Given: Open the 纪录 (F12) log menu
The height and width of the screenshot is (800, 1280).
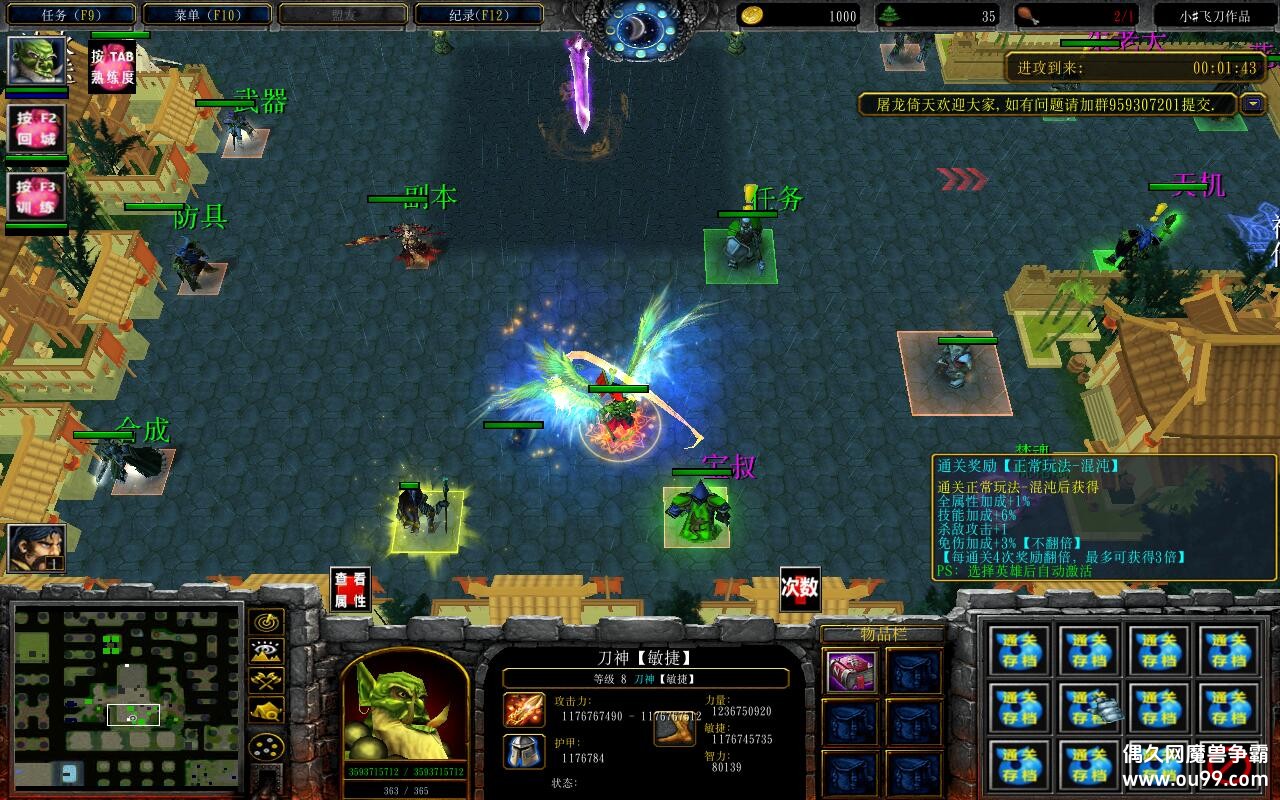Looking at the screenshot, I should point(478,15).
